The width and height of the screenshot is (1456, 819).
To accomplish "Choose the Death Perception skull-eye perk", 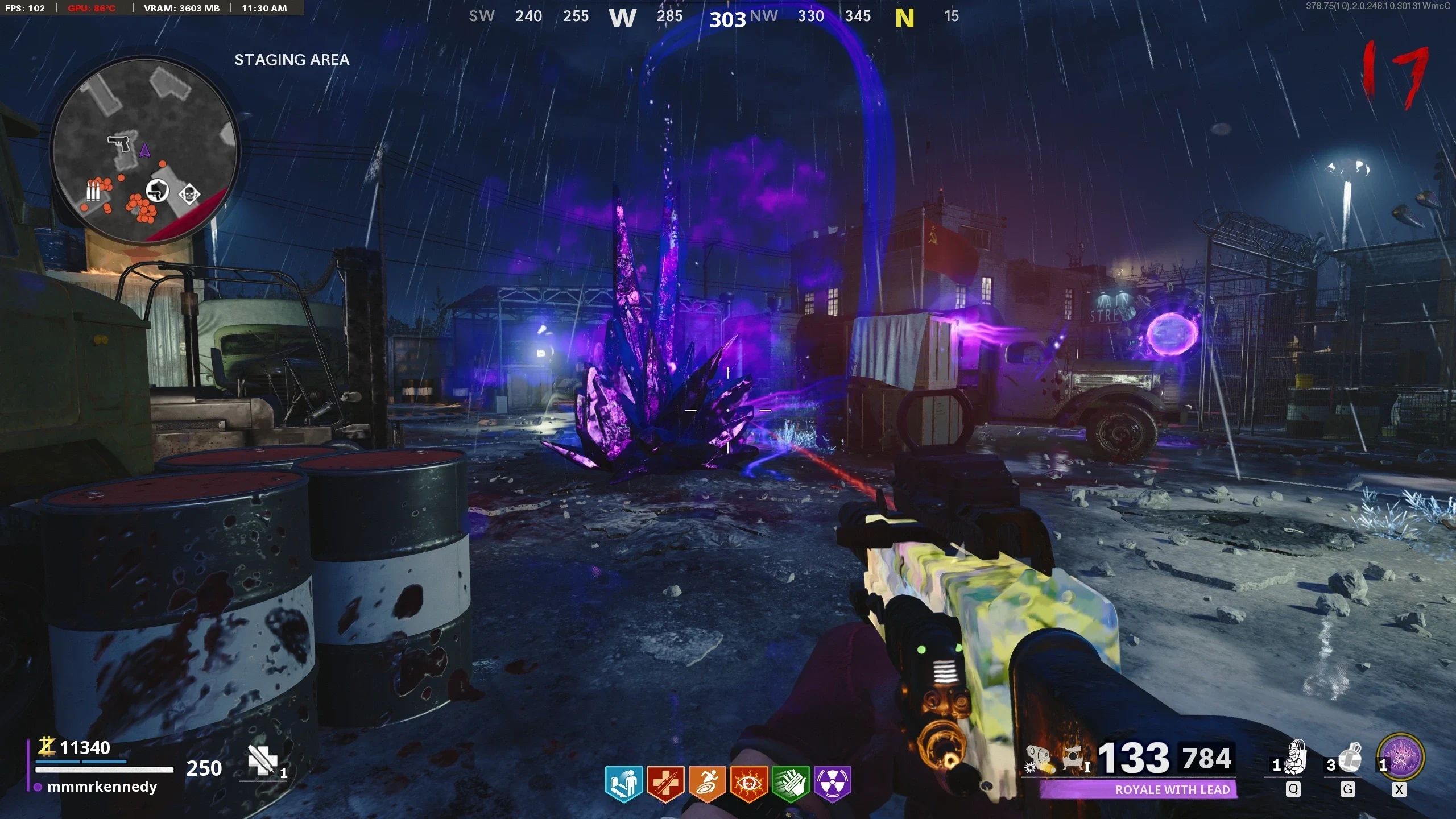I will tap(749, 783).
